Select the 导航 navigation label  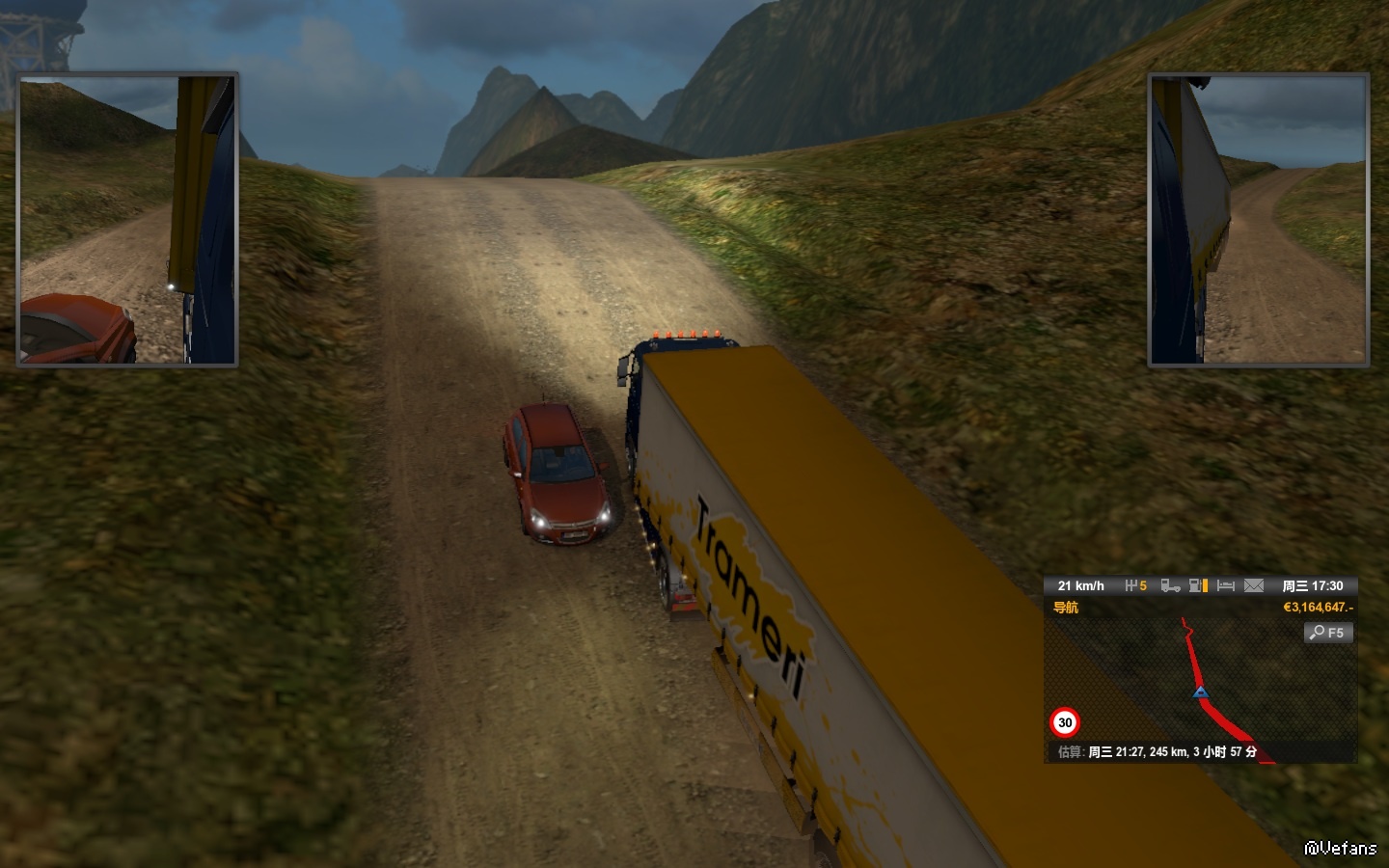[1066, 608]
